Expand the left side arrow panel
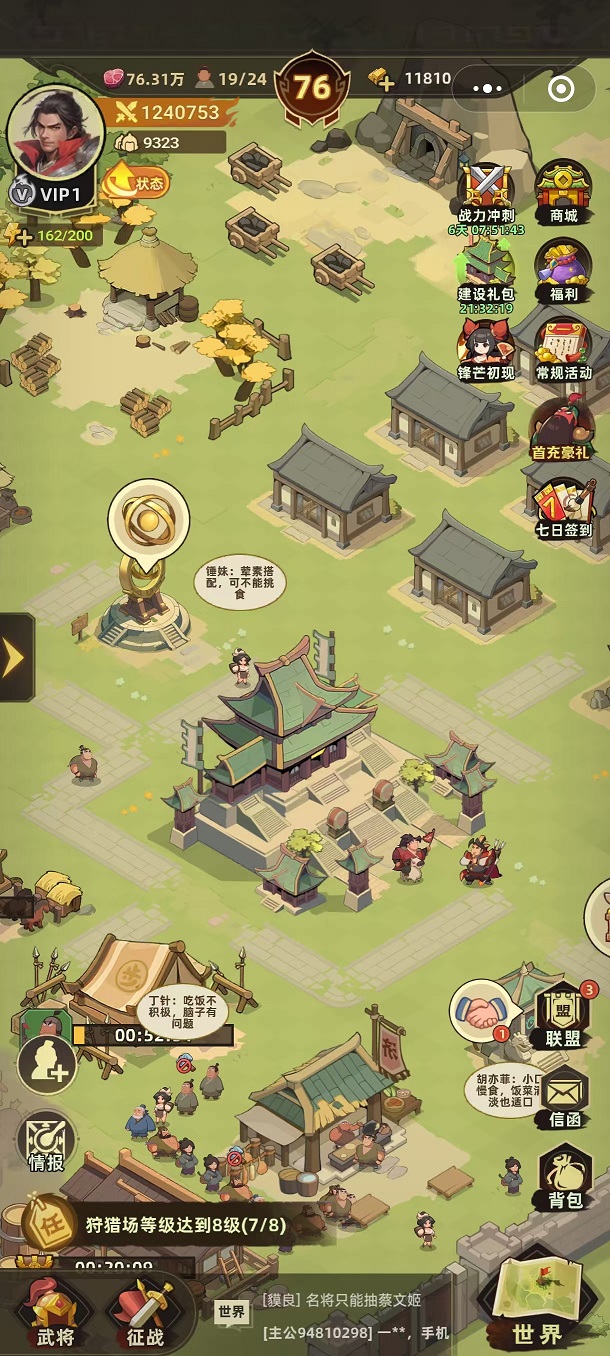Viewport: 610px width, 1356px height. click(x=15, y=657)
